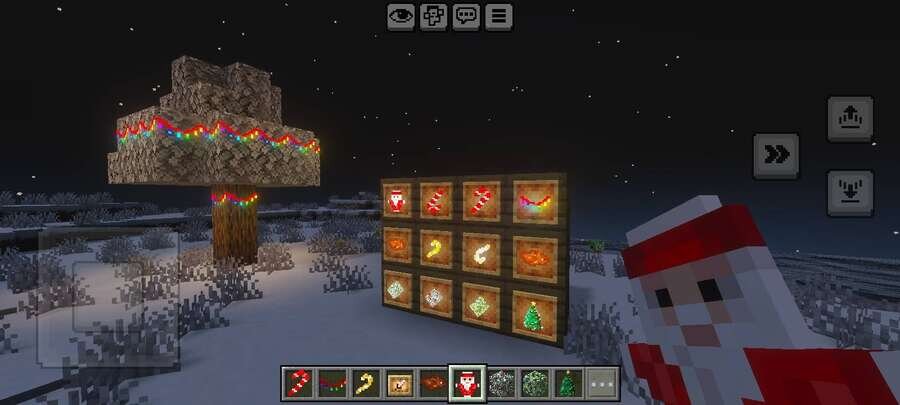Image resolution: width=900 pixels, height=405 pixels.
Task: Open the emote menu button
Action: click(x=433, y=16)
